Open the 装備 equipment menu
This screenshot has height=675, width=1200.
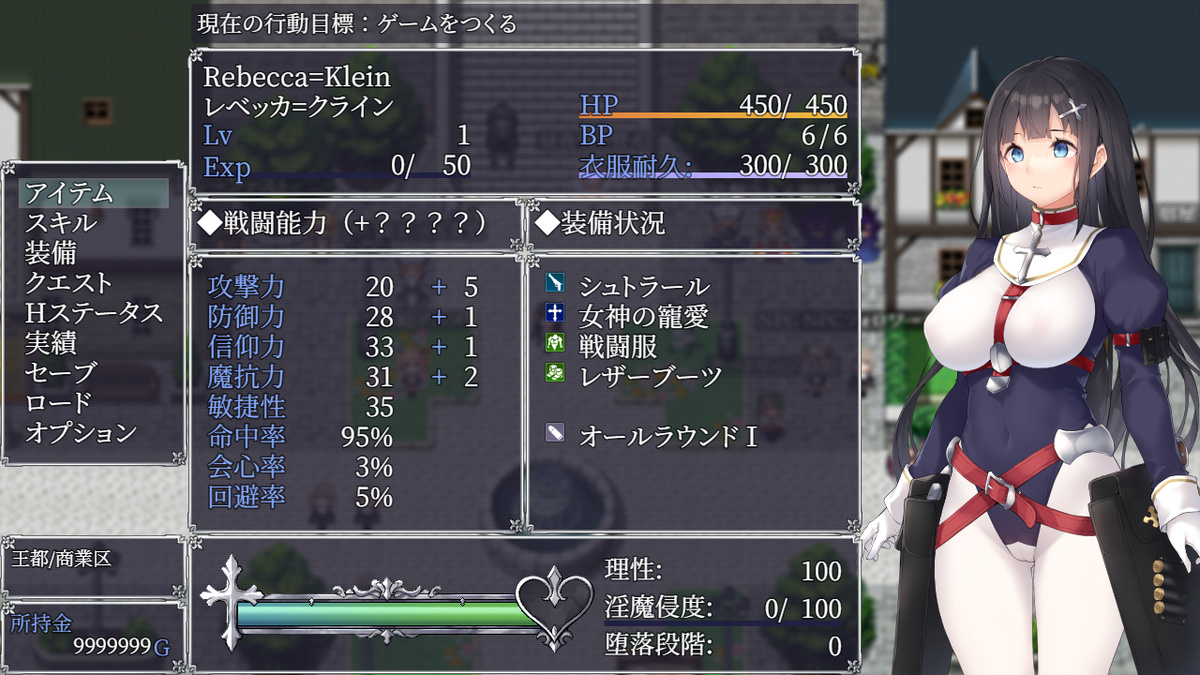[51, 253]
